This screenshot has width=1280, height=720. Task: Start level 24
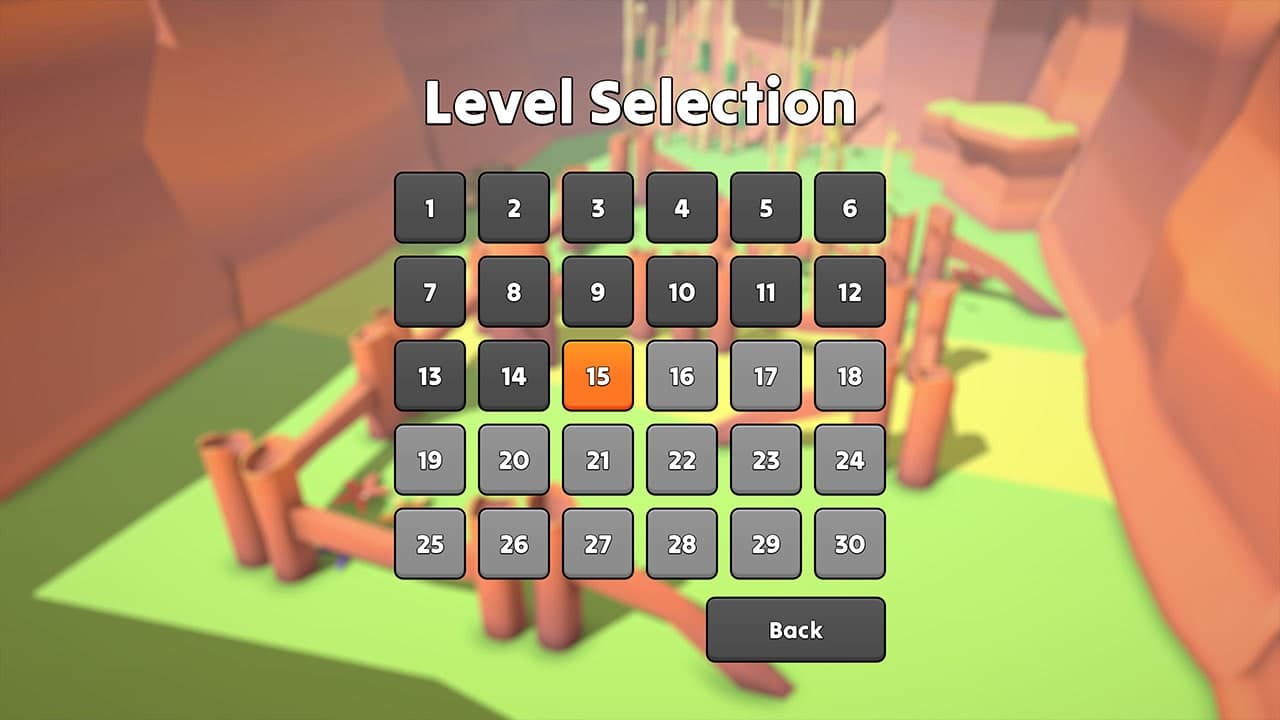coord(849,461)
